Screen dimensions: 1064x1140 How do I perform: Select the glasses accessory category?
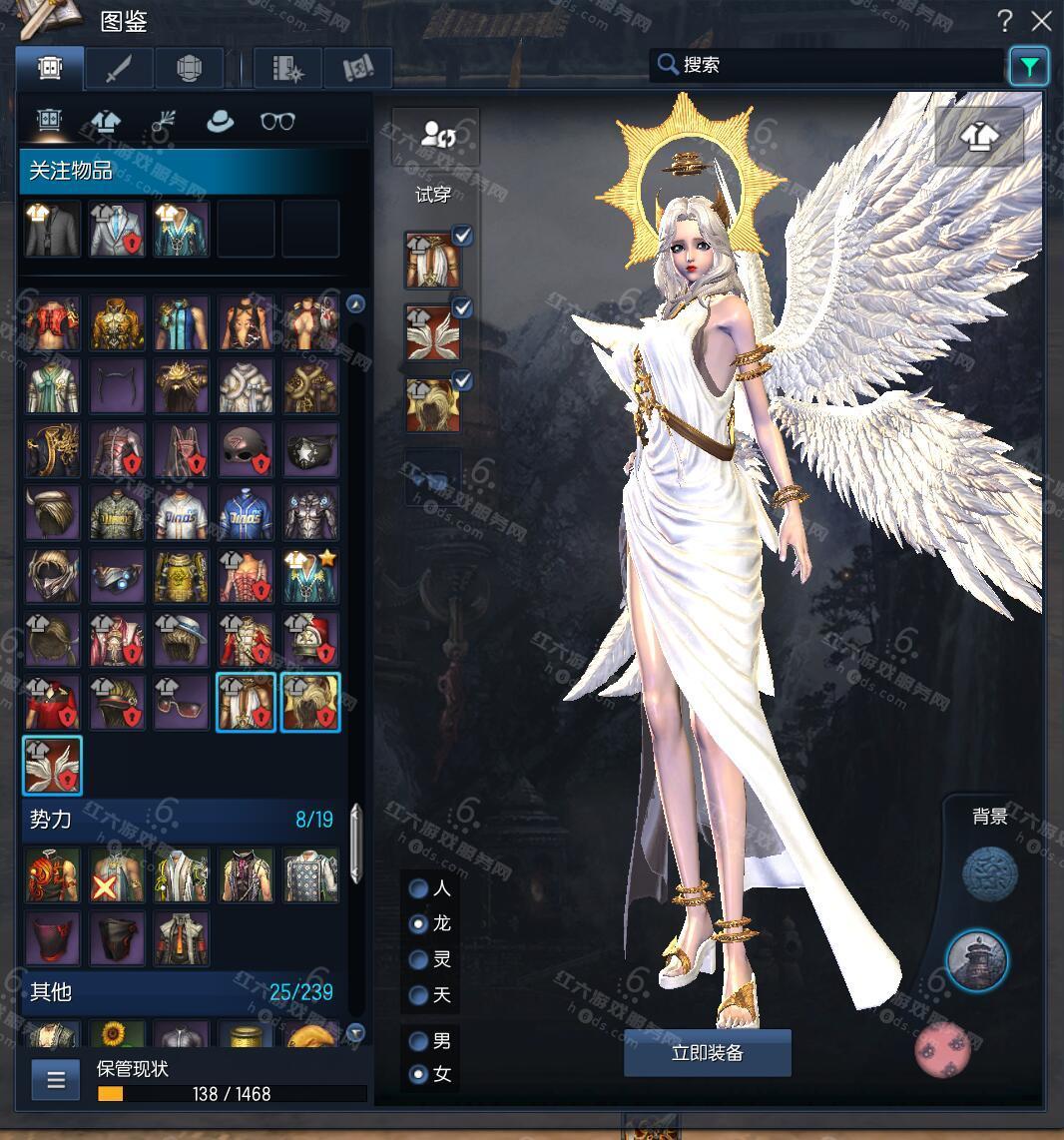277,122
